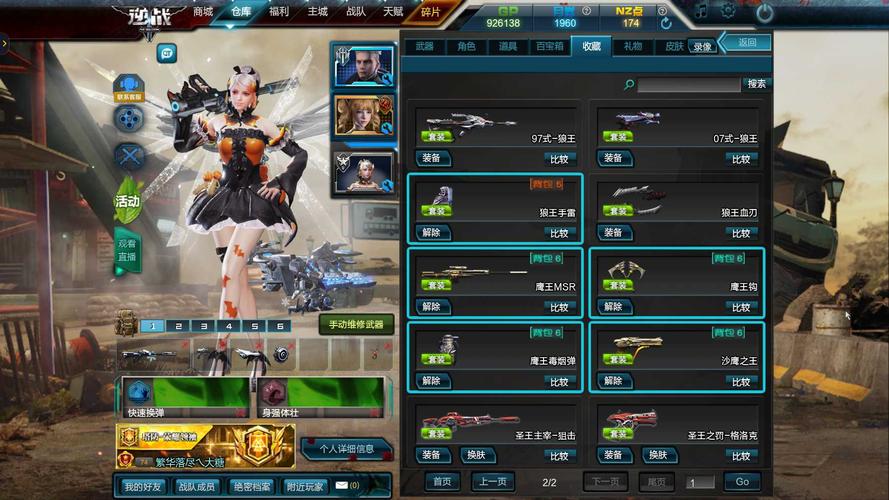Switch to the 武器 weapons tab

pyautogui.click(x=424, y=46)
